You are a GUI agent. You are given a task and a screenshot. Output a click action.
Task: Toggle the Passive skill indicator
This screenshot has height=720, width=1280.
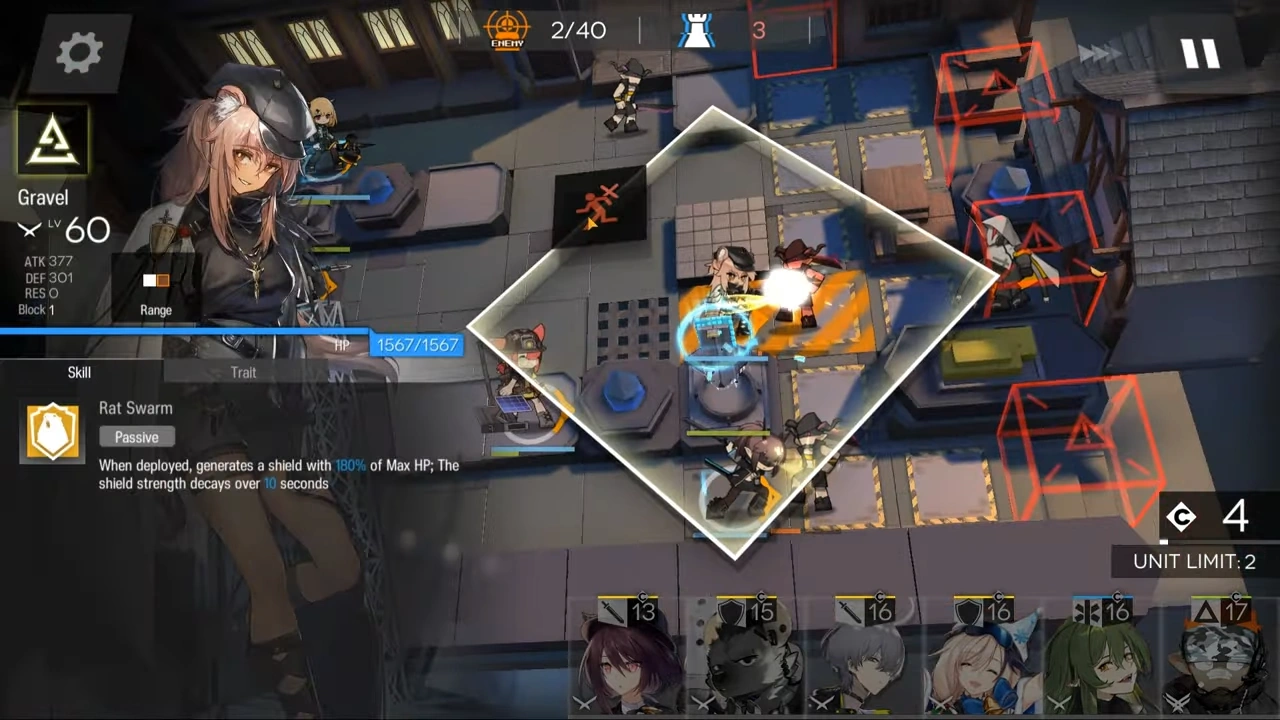click(x=136, y=437)
